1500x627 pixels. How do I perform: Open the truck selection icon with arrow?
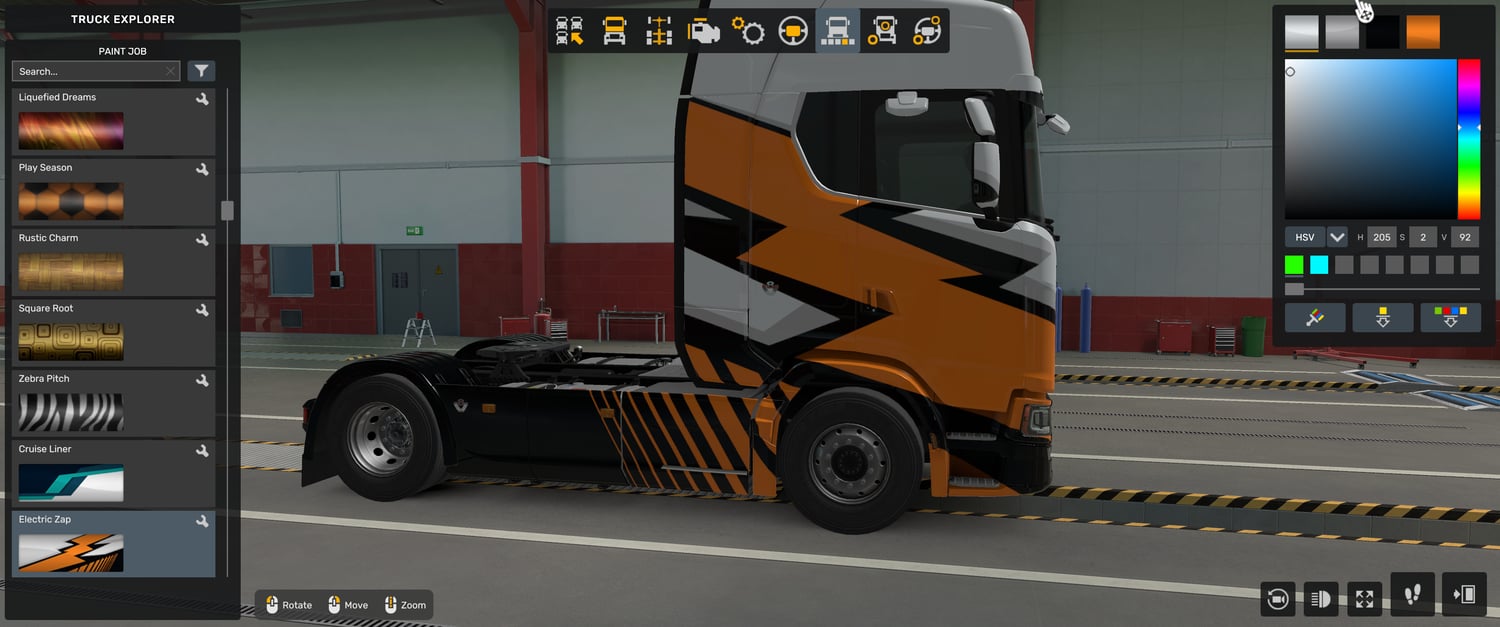570,31
